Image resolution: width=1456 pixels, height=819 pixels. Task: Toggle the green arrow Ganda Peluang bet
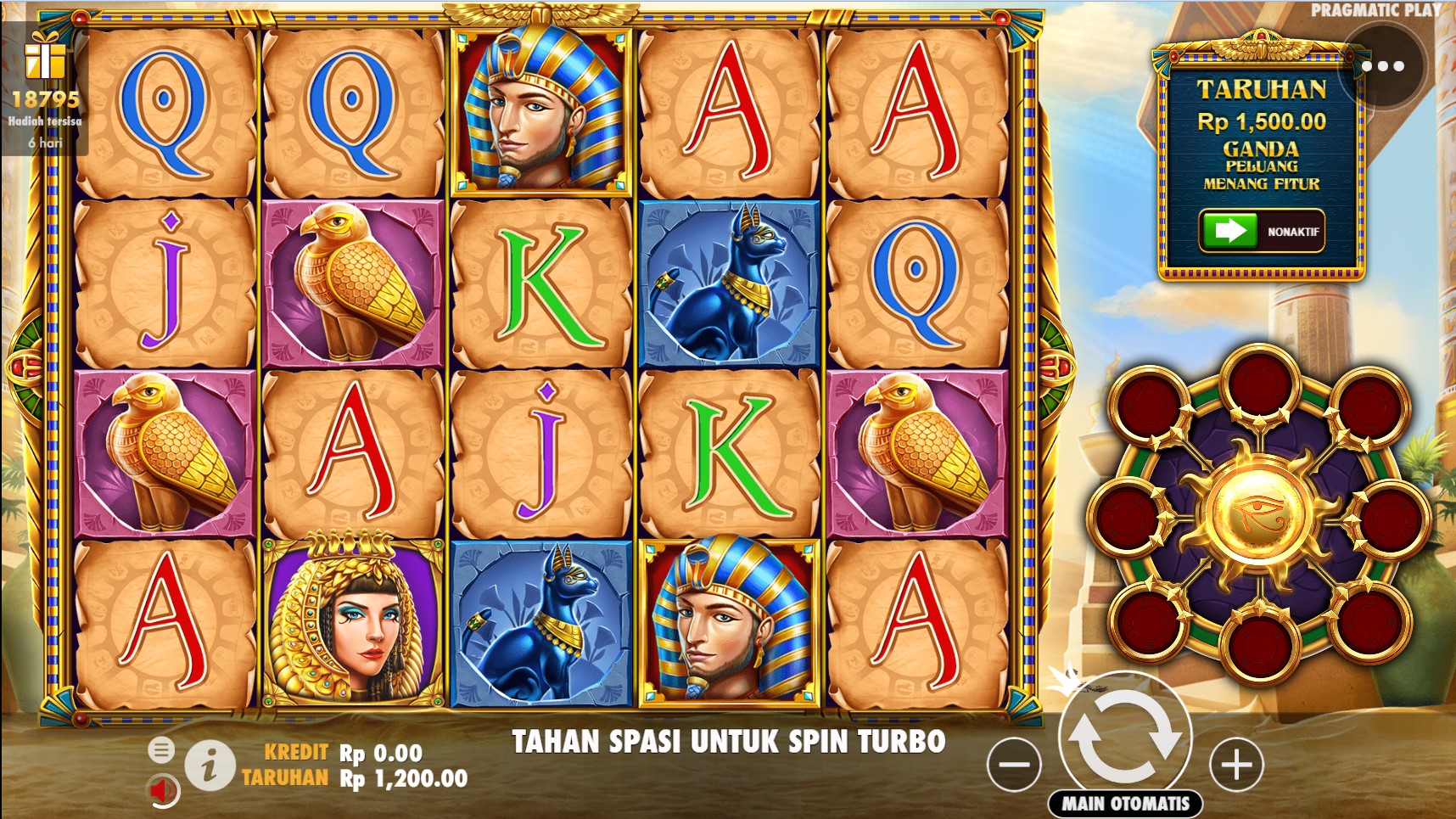[1229, 231]
